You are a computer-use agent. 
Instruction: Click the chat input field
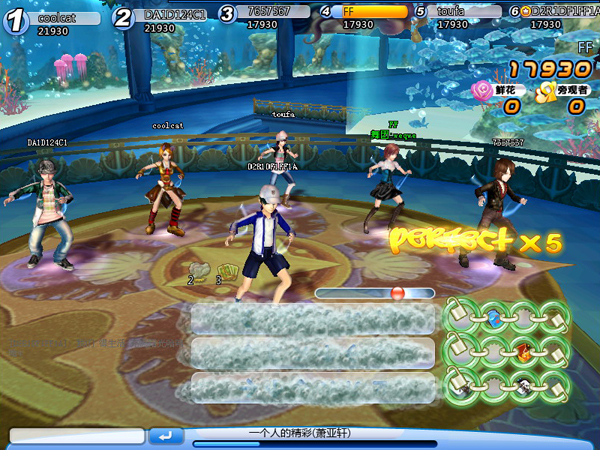(x=76, y=436)
